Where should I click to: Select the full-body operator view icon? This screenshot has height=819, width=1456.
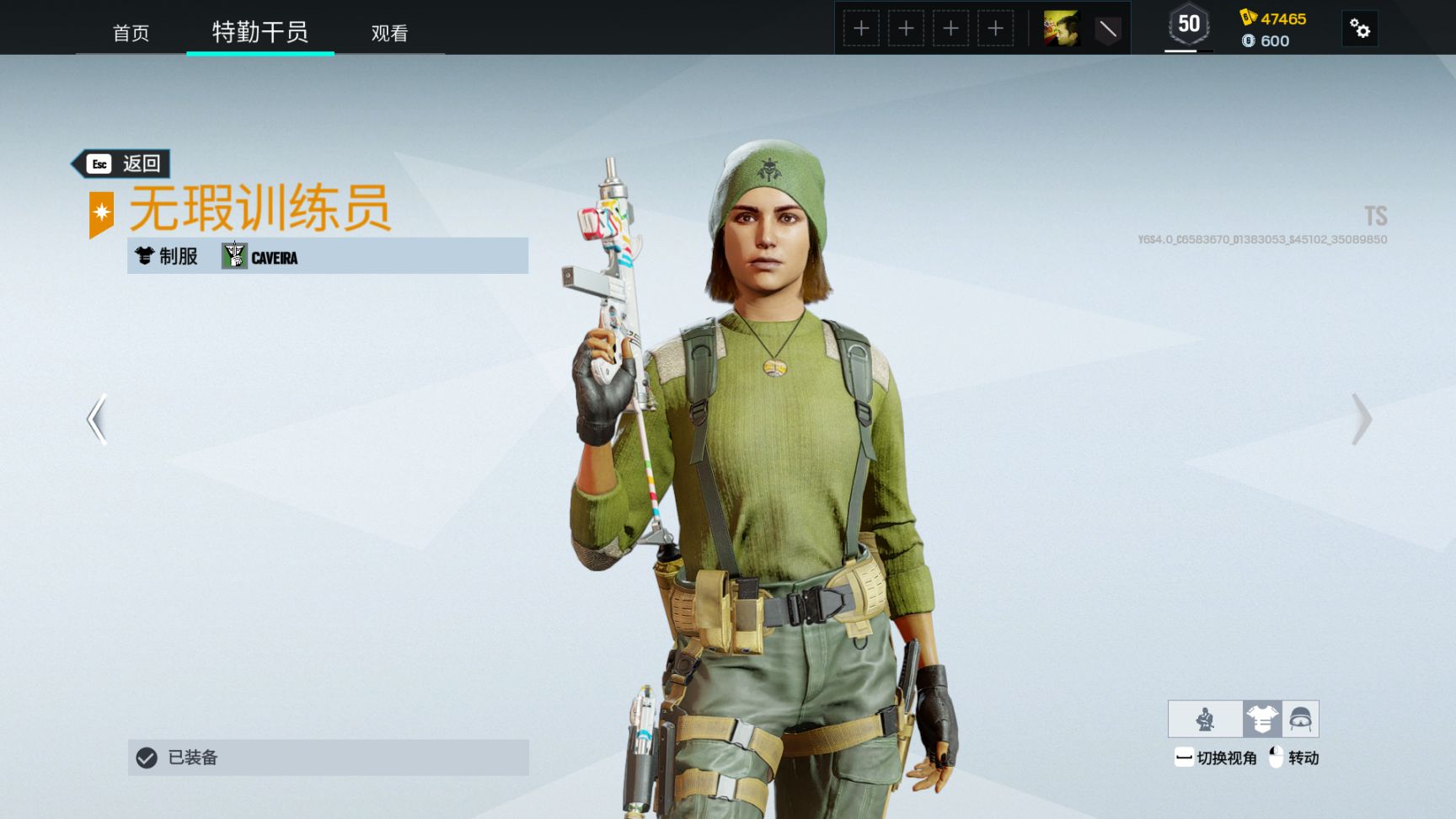coord(1205,719)
